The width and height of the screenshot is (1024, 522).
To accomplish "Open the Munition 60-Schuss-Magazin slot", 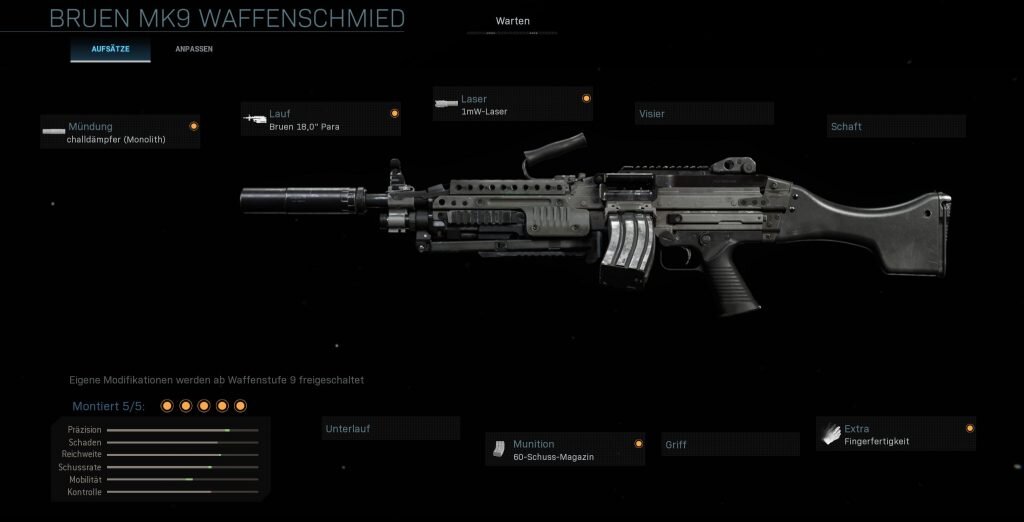I will pos(565,450).
